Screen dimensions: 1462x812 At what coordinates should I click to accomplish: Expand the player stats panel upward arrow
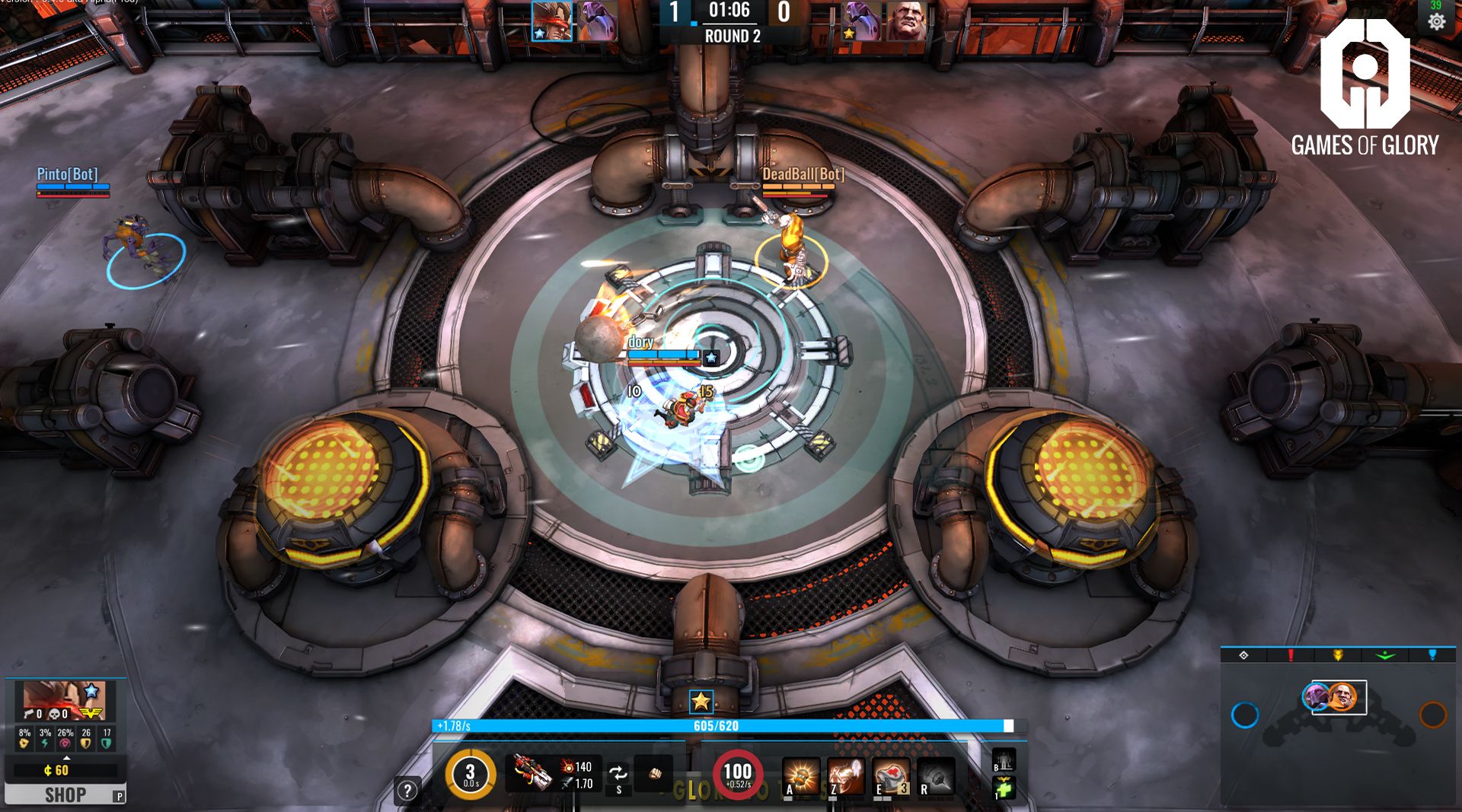pyautogui.click(x=67, y=758)
